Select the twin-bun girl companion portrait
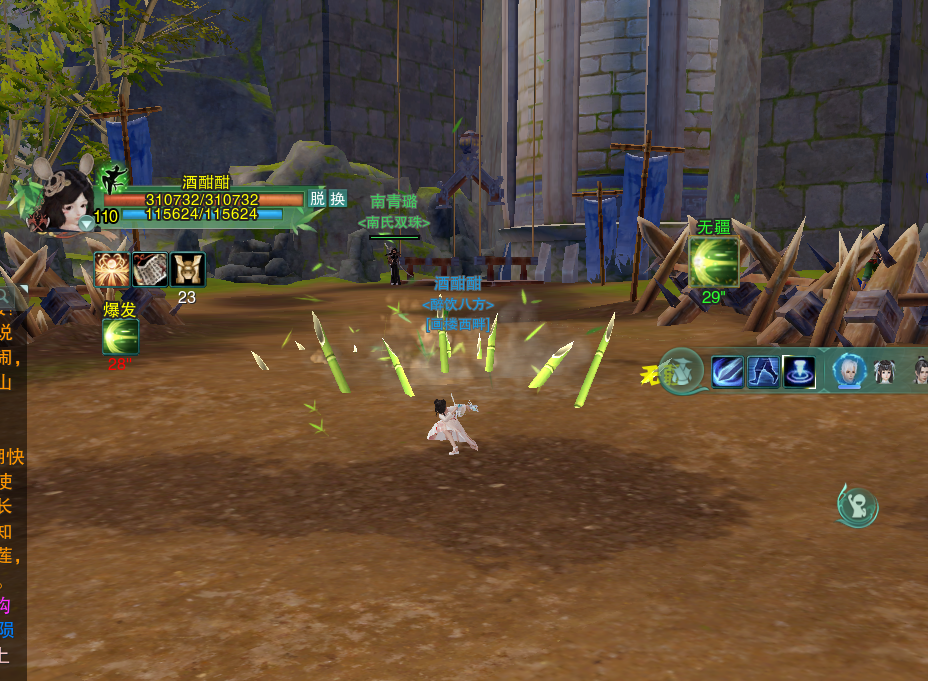This screenshot has width=928, height=681. pos(885,372)
